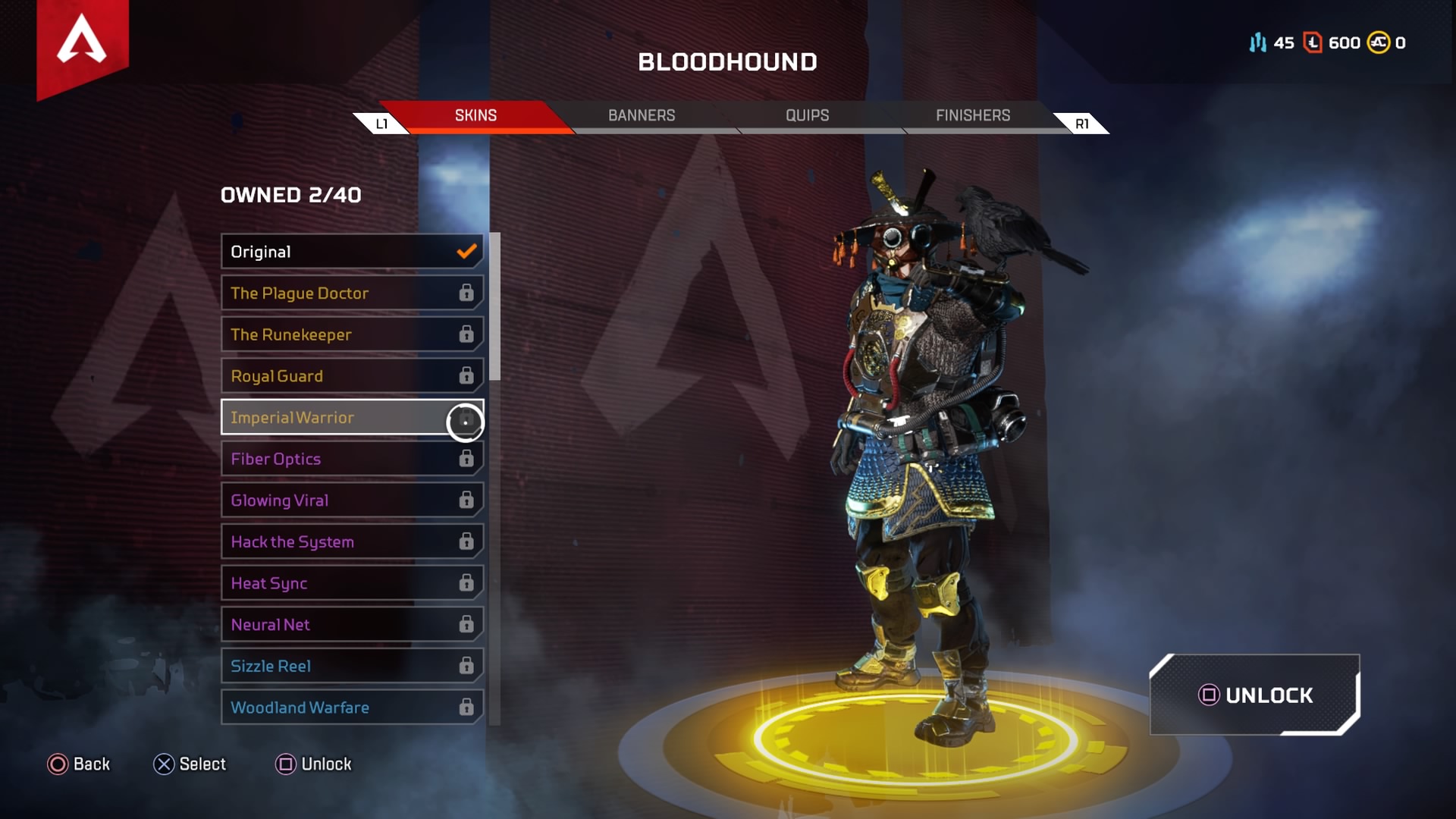Image resolution: width=1456 pixels, height=819 pixels.
Task: Click the R1 page-forward control
Action: [1081, 122]
